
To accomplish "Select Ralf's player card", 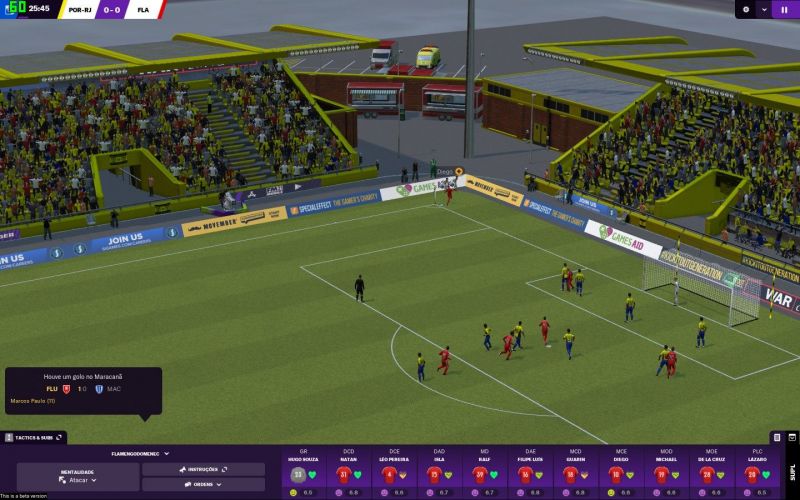I will 485,472.
